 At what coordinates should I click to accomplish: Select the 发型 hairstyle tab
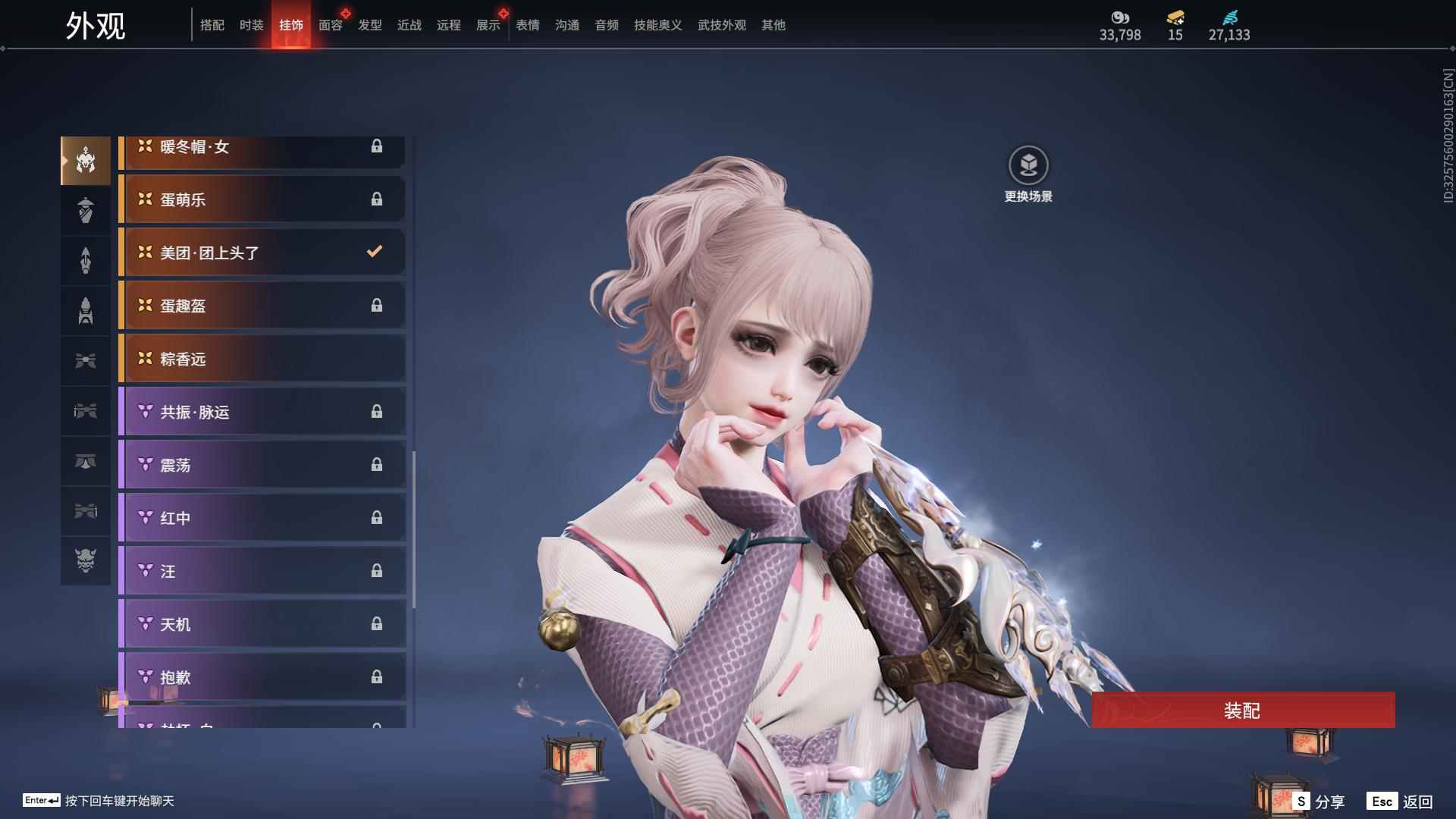coord(370,25)
